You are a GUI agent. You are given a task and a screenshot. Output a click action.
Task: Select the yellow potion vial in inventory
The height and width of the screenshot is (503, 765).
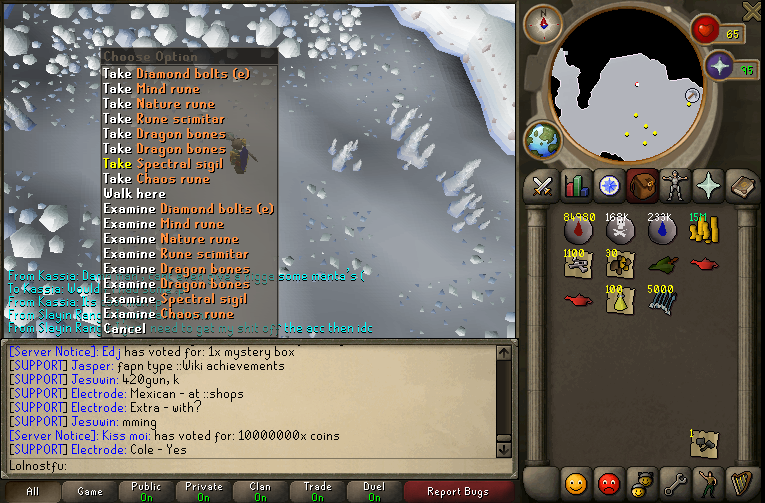620,299
